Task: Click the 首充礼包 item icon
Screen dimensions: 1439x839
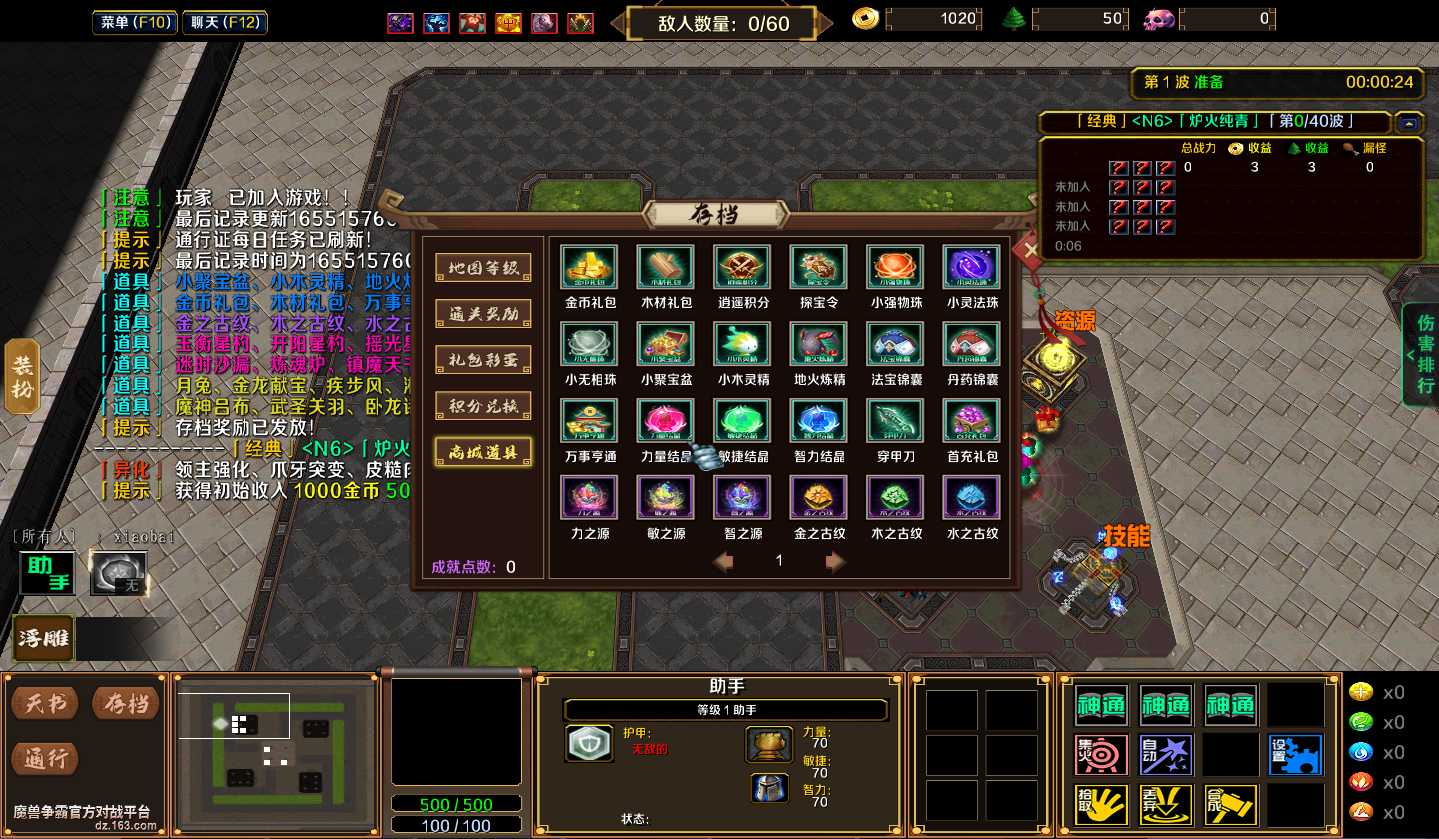Action: tap(972, 421)
